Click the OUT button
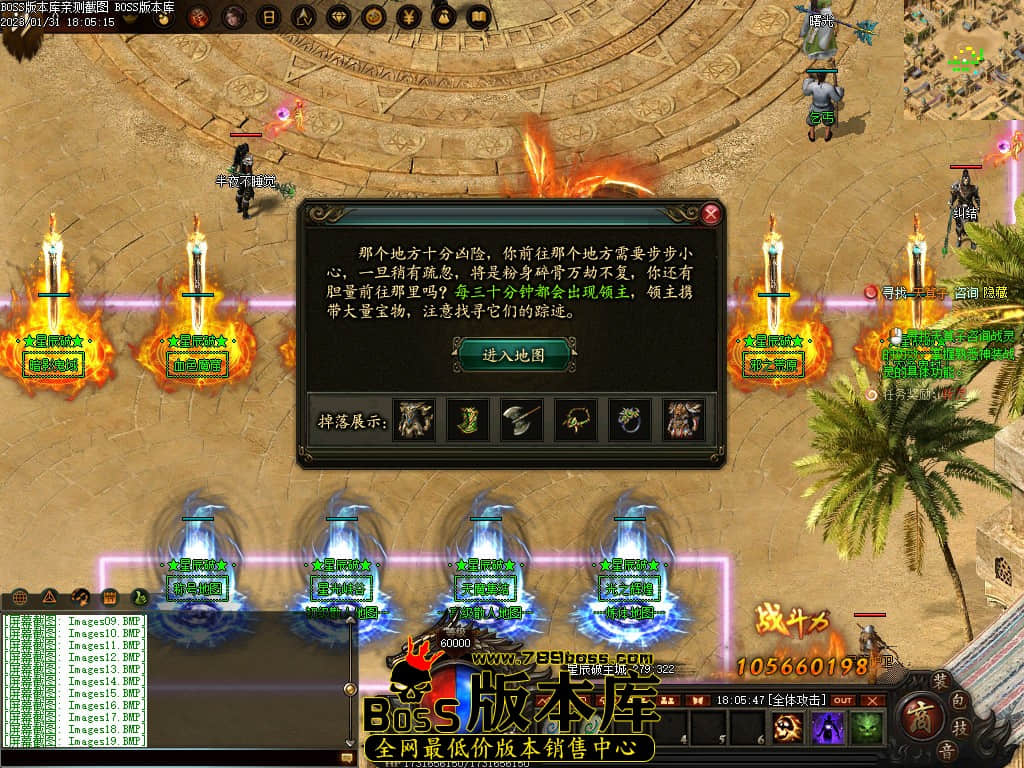The image size is (1024, 768). click(844, 700)
